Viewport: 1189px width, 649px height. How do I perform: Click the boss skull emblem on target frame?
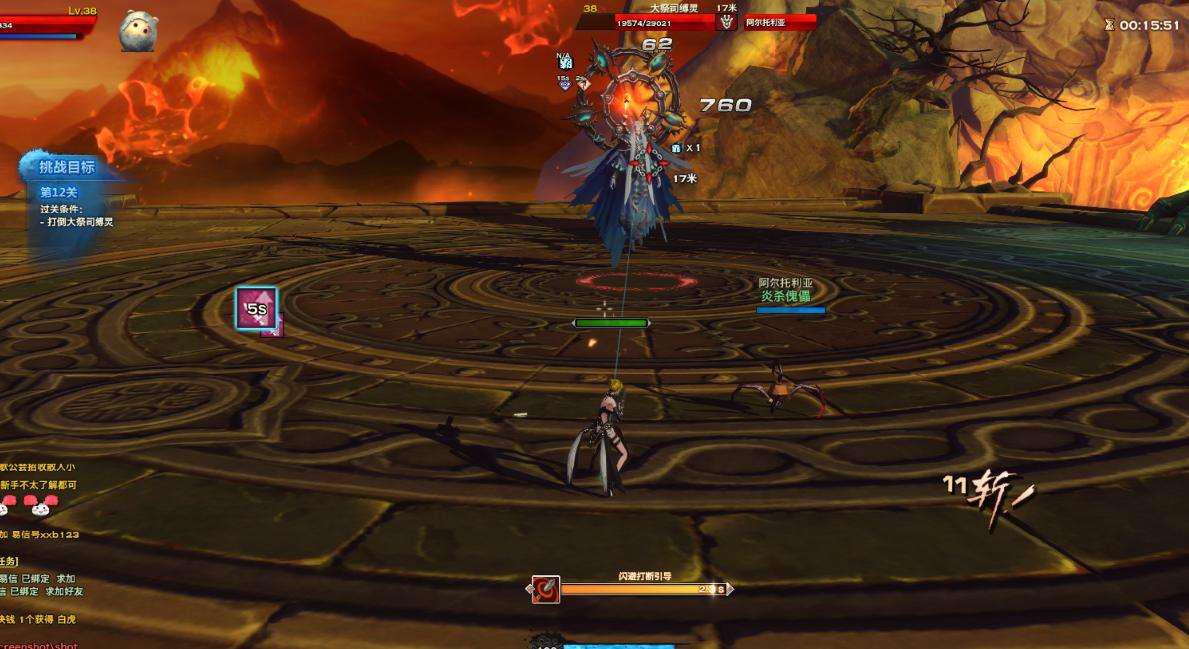[727, 21]
